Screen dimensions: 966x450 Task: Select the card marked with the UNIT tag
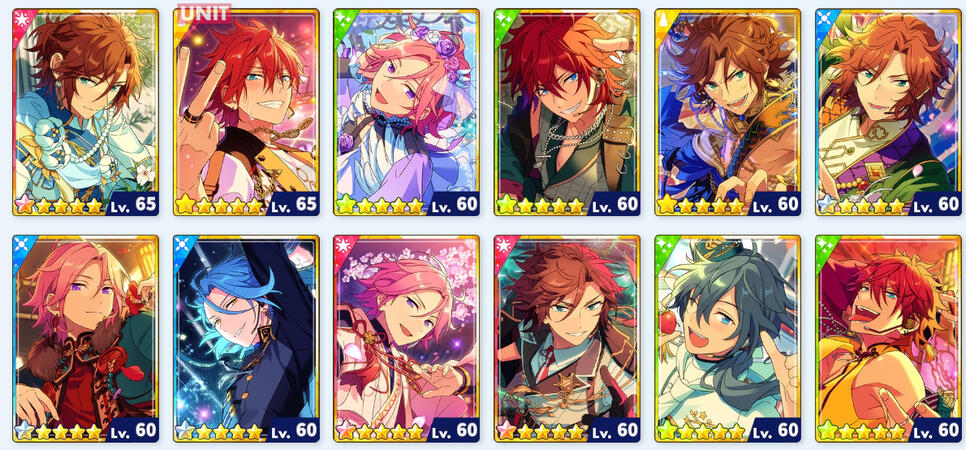click(x=246, y=112)
